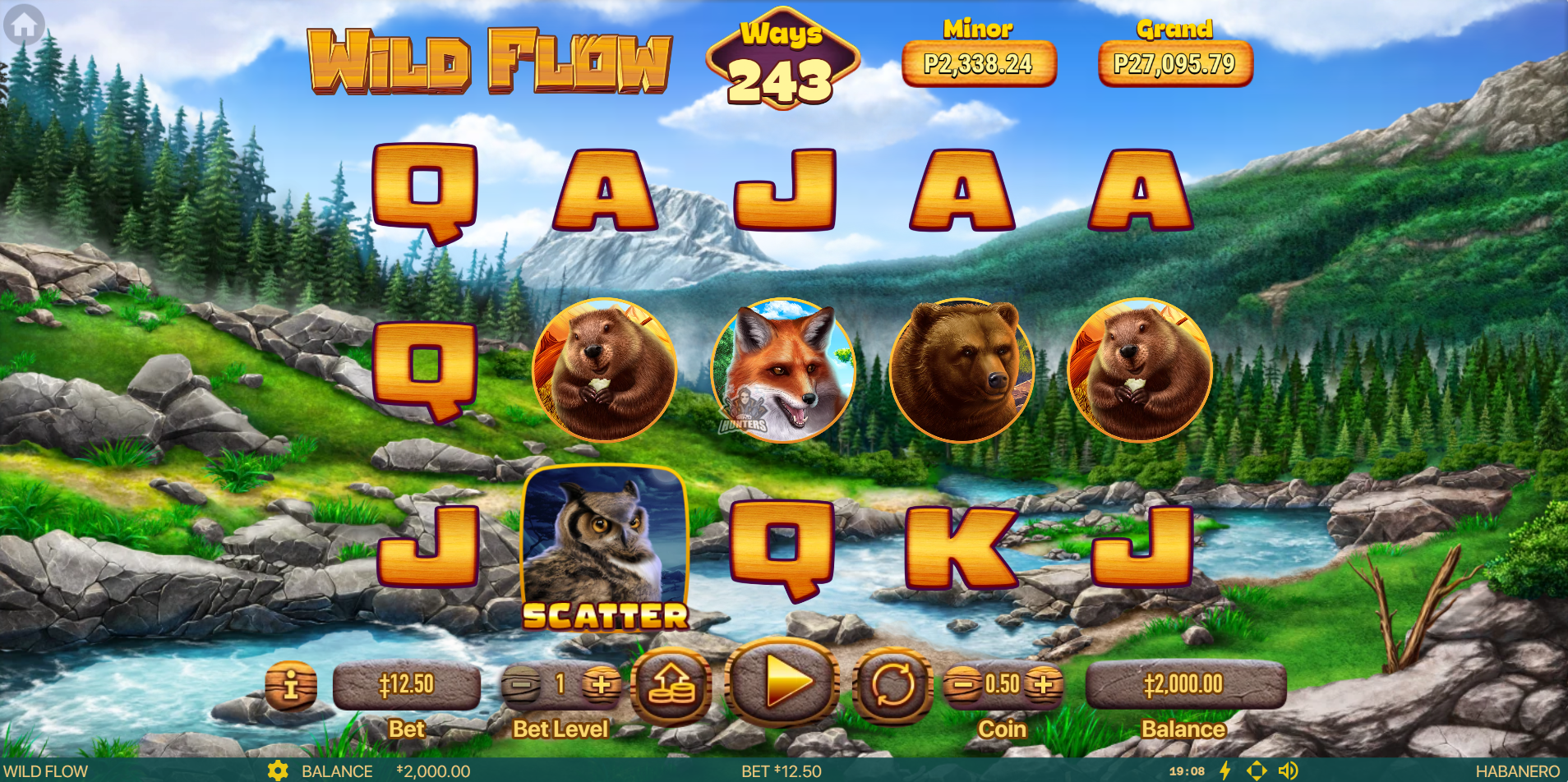Decrease the bet level

(x=520, y=684)
